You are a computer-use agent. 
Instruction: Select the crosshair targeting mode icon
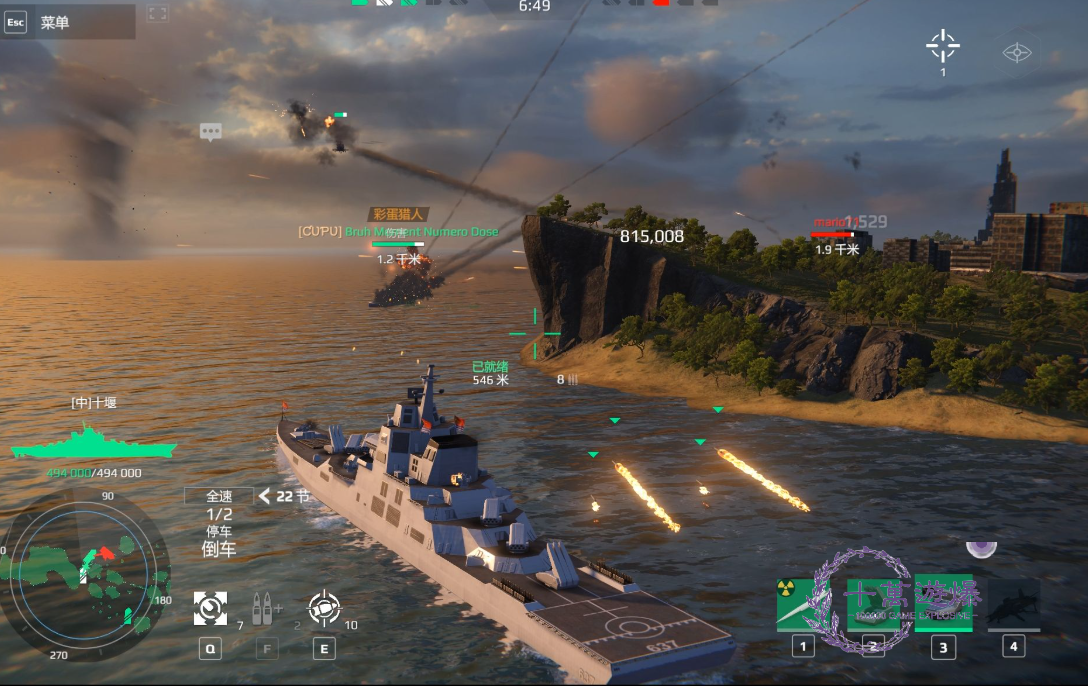pos(942,46)
